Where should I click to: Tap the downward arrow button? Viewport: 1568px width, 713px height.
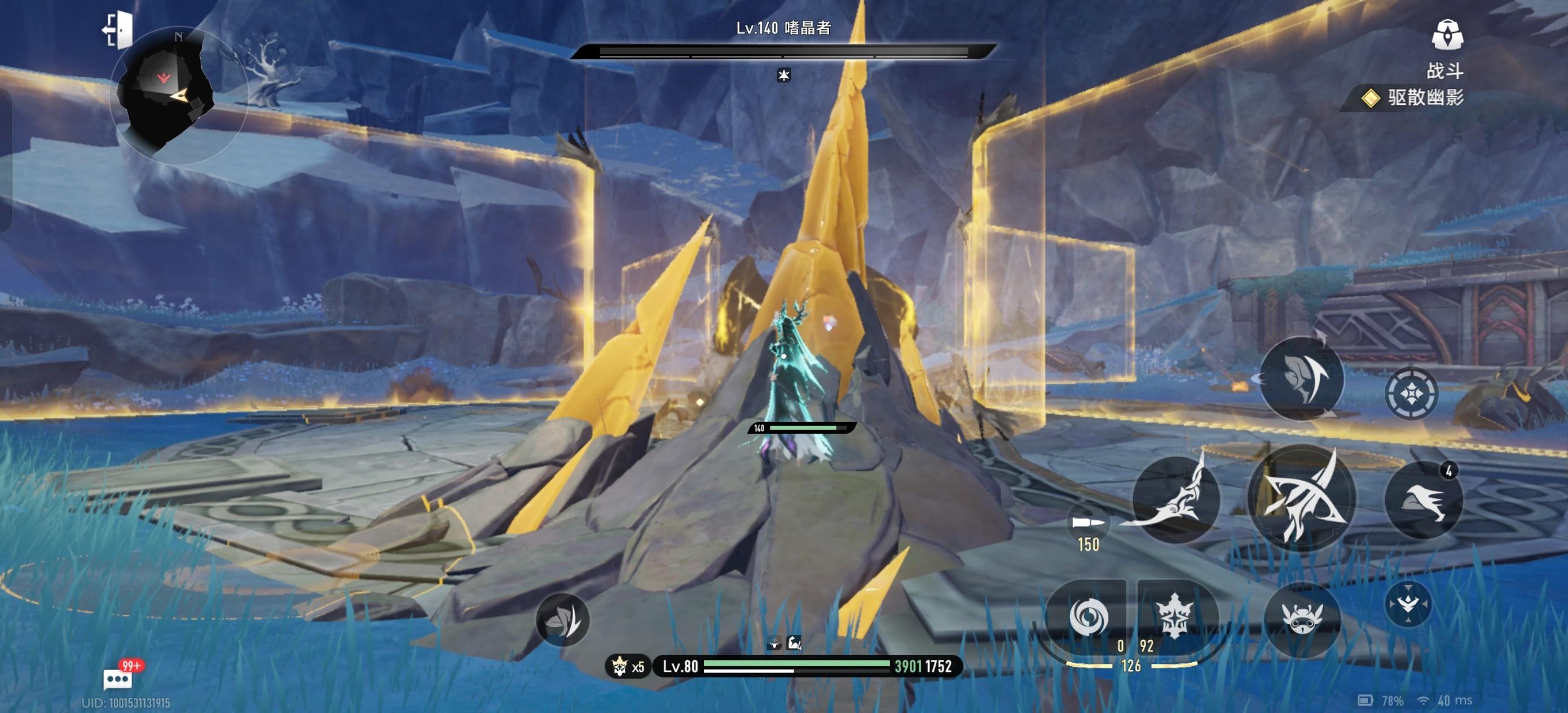[1408, 605]
